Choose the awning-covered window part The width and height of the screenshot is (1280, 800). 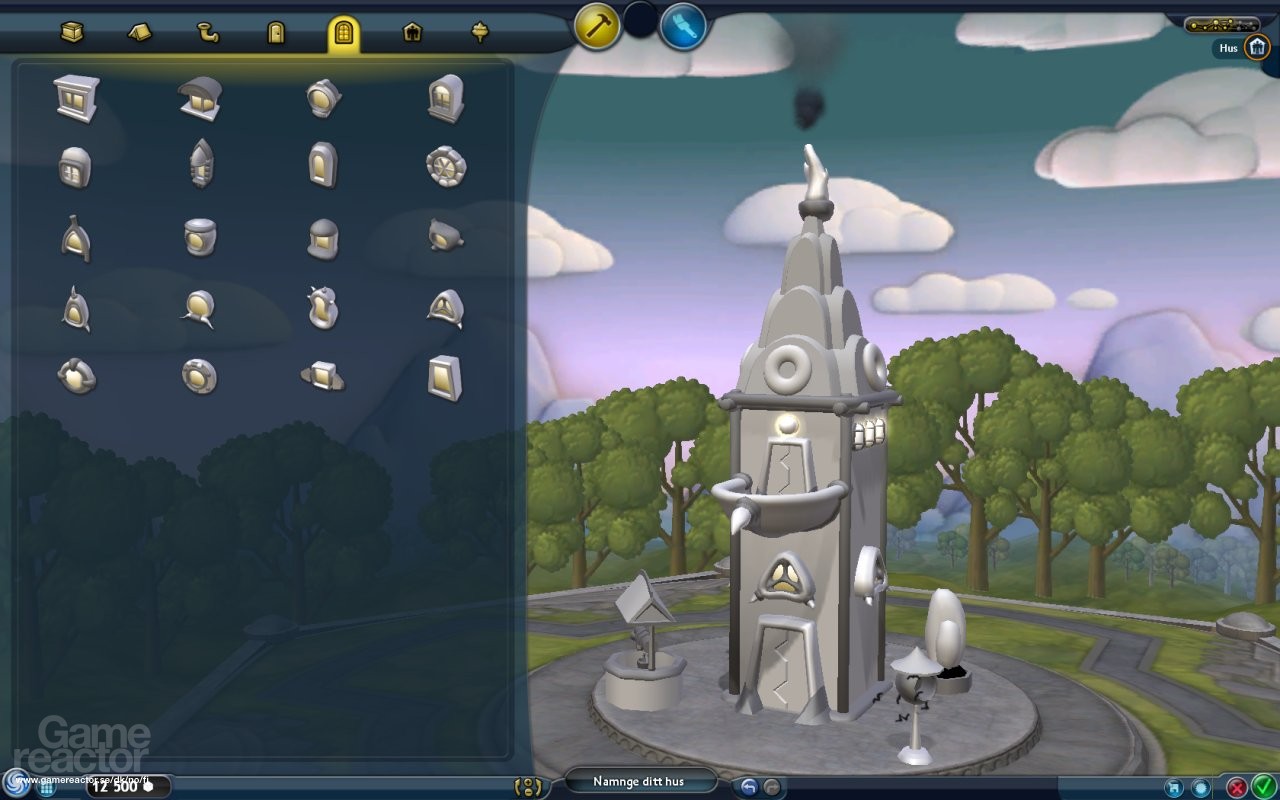(x=200, y=98)
